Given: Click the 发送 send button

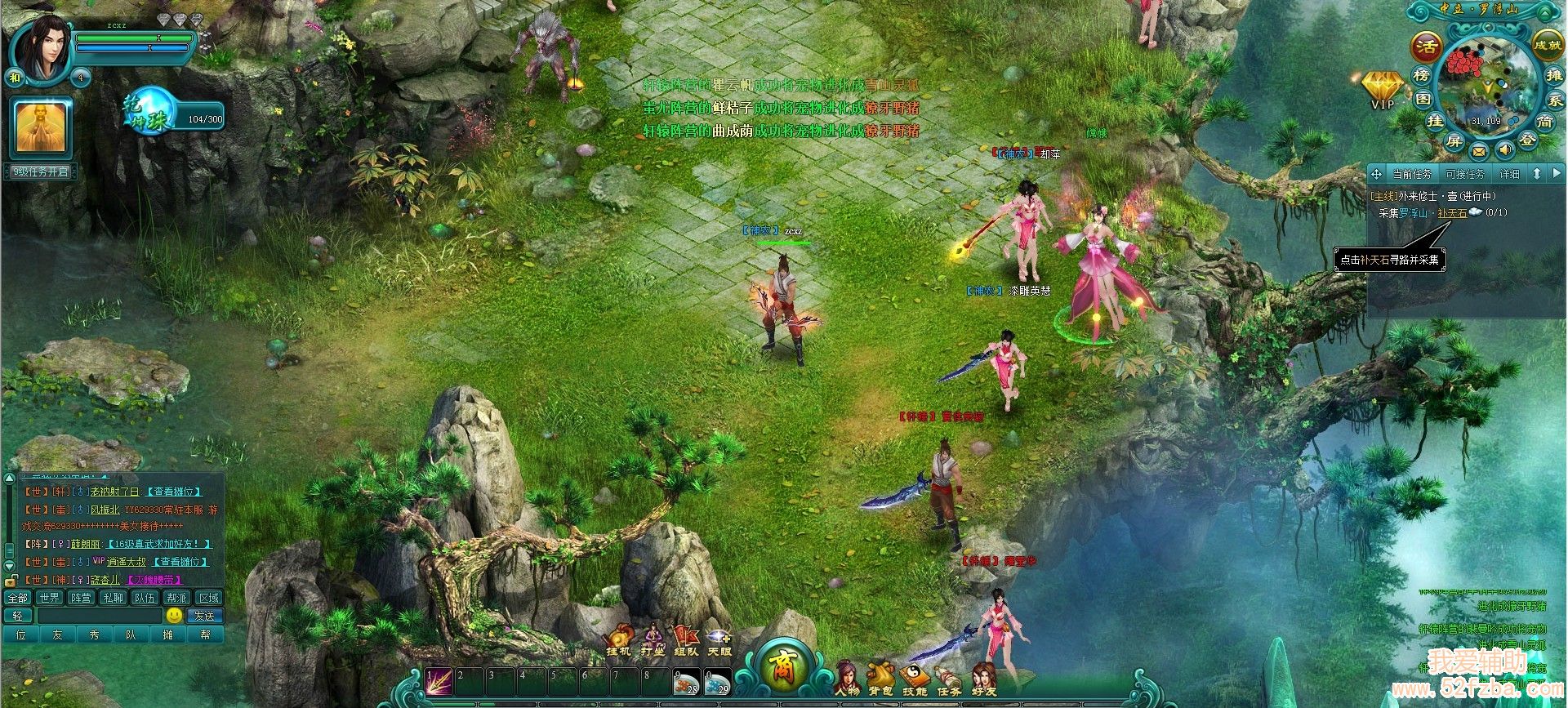Looking at the screenshot, I should (x=204, y=616).
